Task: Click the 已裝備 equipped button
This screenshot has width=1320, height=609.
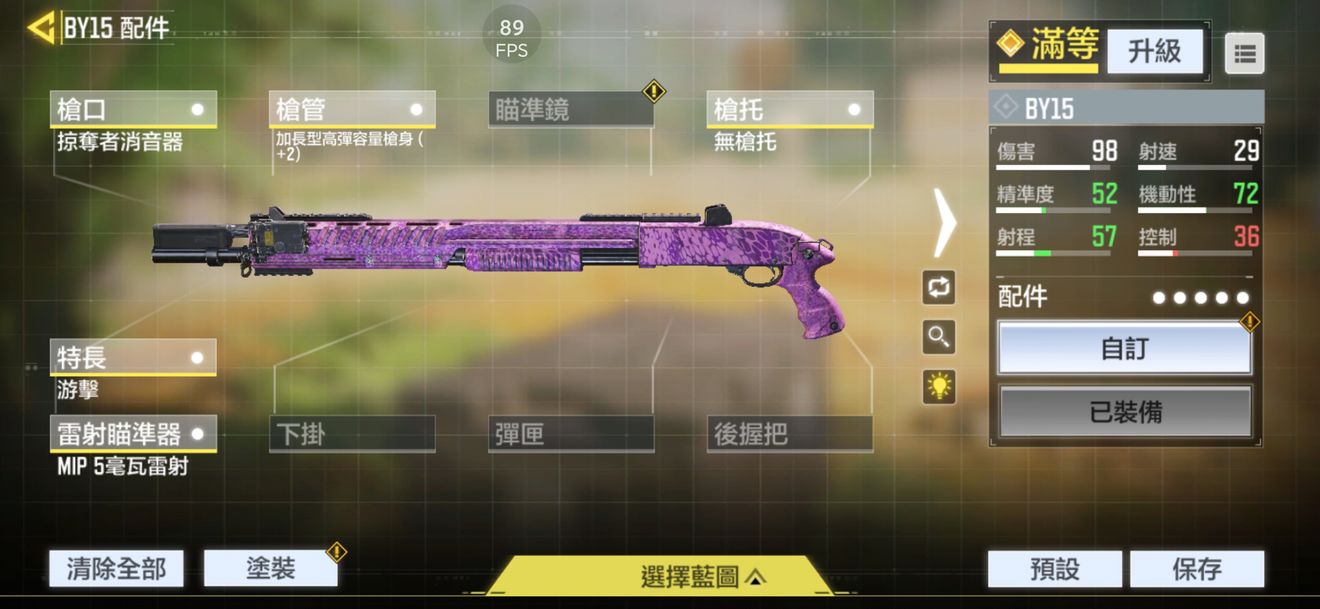Action: click(1124, 411)
